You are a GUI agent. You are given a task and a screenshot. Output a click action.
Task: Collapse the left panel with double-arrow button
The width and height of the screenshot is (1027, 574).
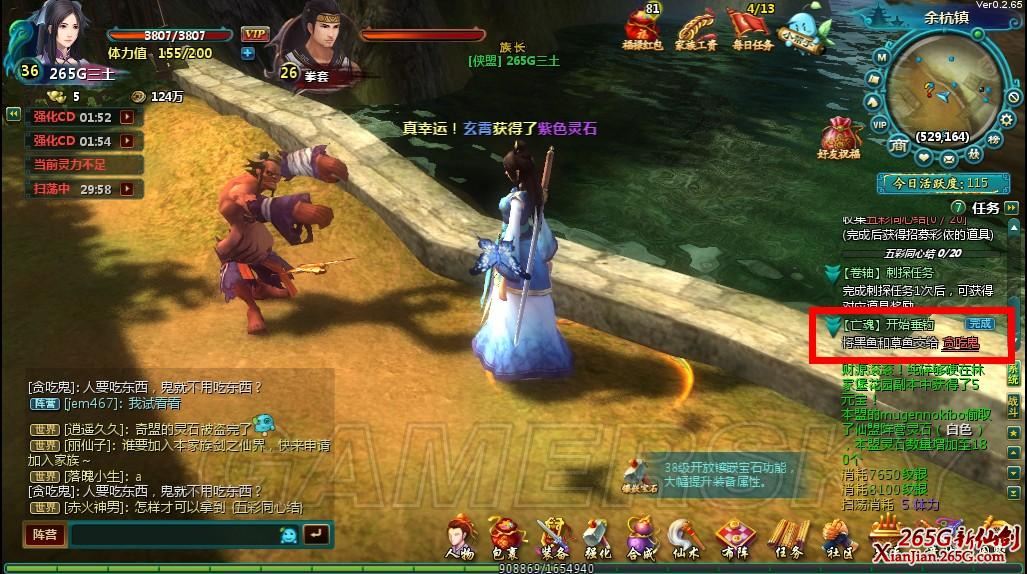[x=13, y=114]
